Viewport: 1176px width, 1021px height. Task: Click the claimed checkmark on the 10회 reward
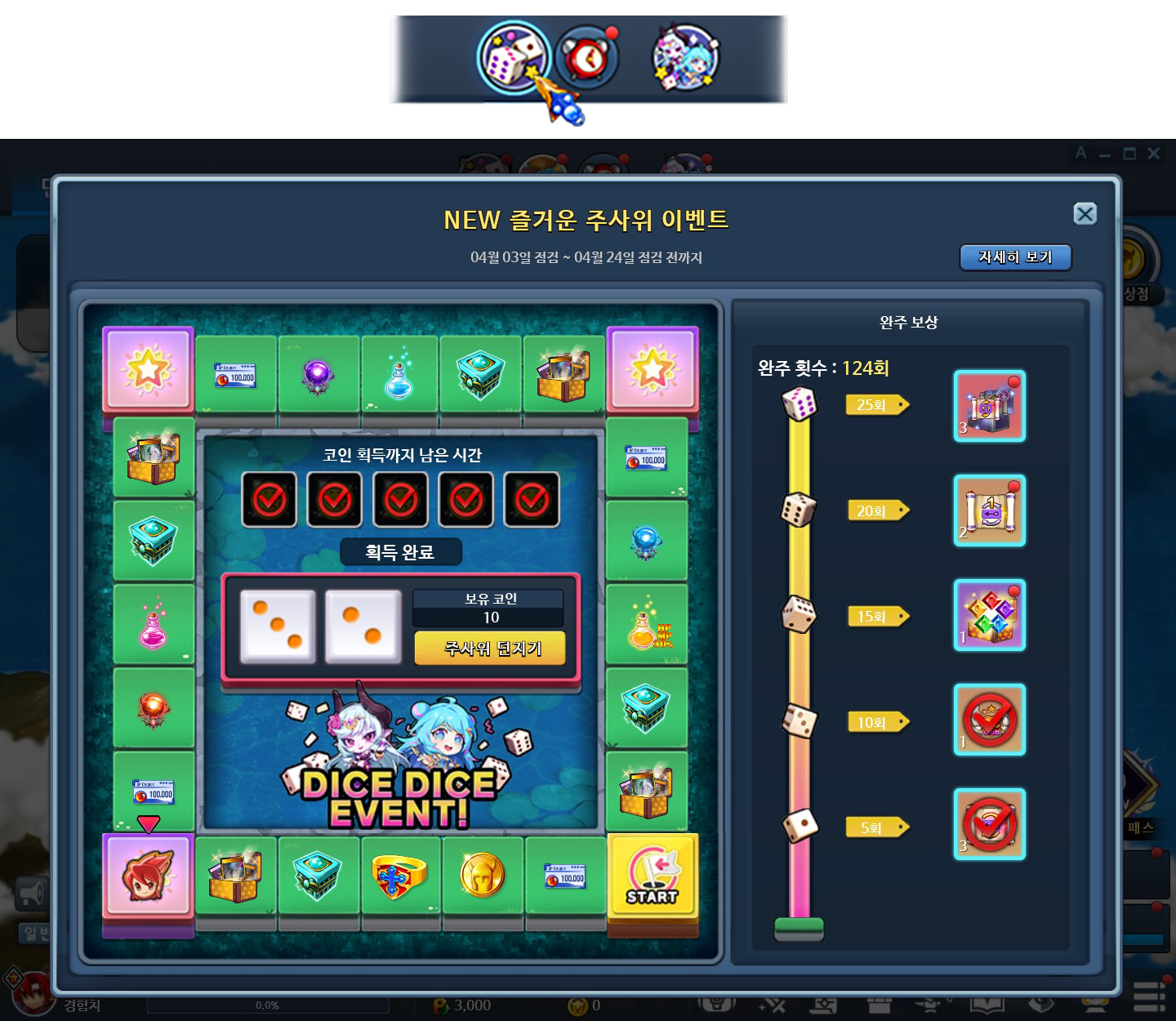pyautogui.click(x=989, y=720)
